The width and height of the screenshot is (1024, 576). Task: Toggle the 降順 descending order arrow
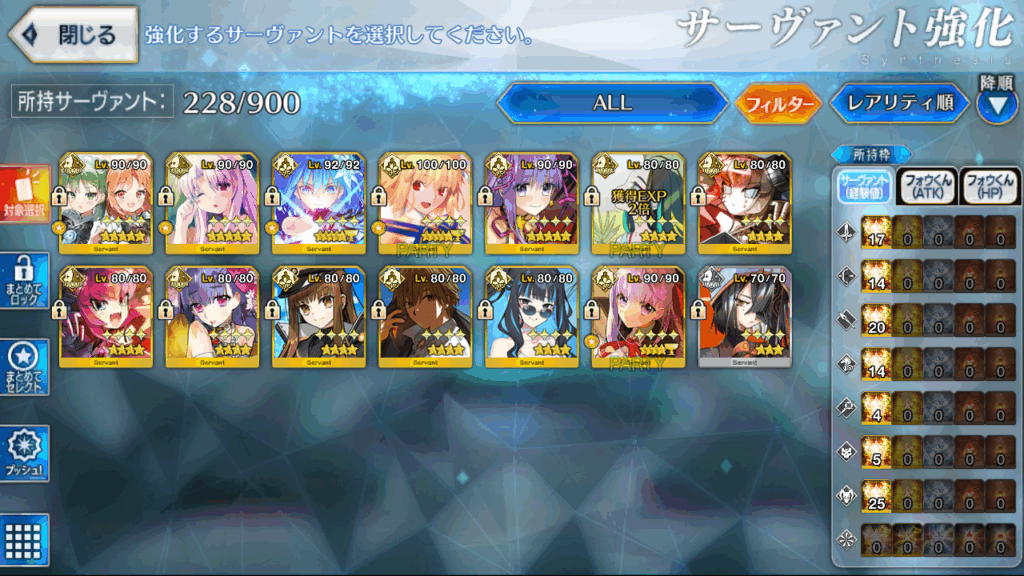click(x=996, y=104)
